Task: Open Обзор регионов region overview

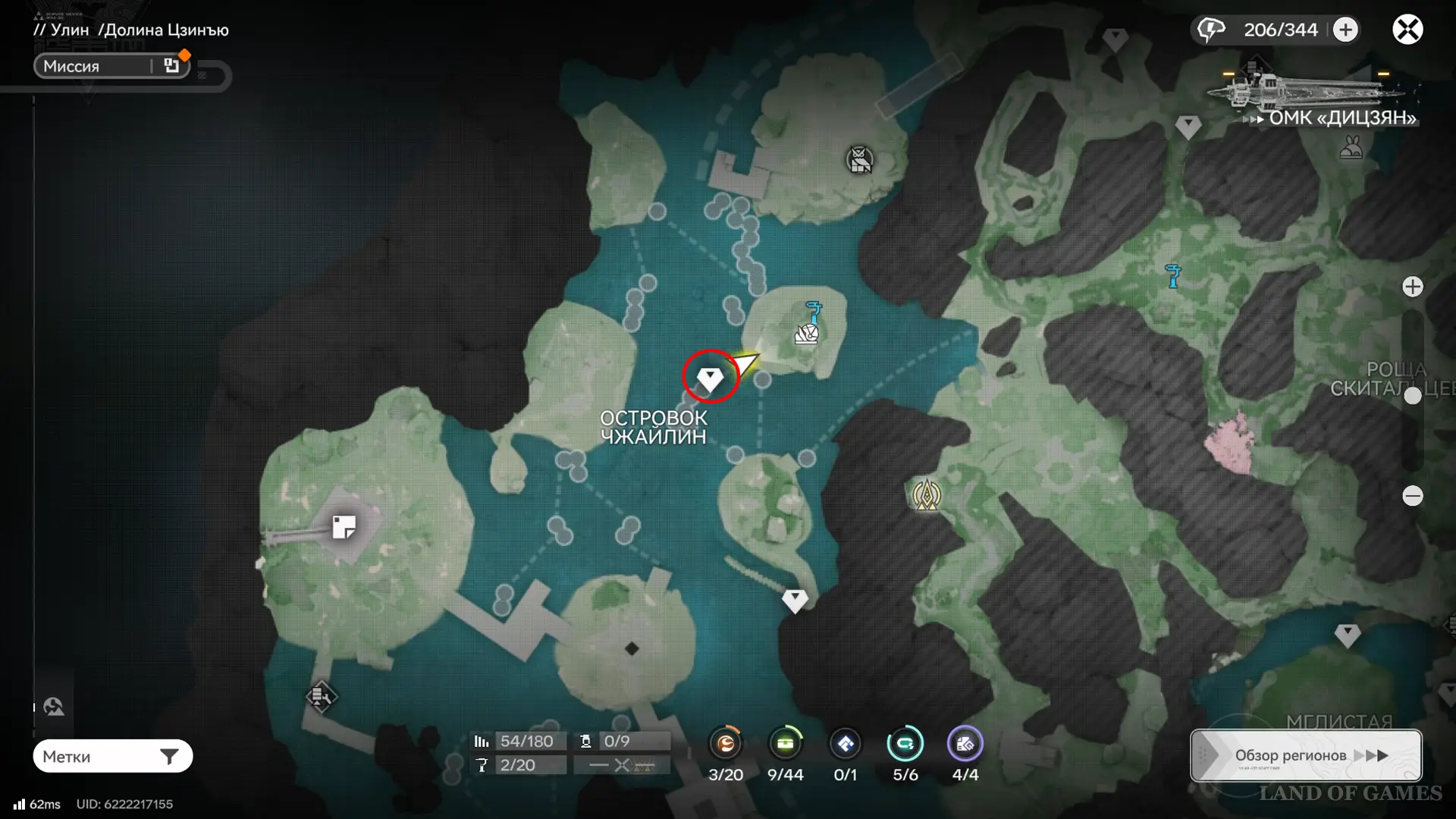Action: 1306,755
